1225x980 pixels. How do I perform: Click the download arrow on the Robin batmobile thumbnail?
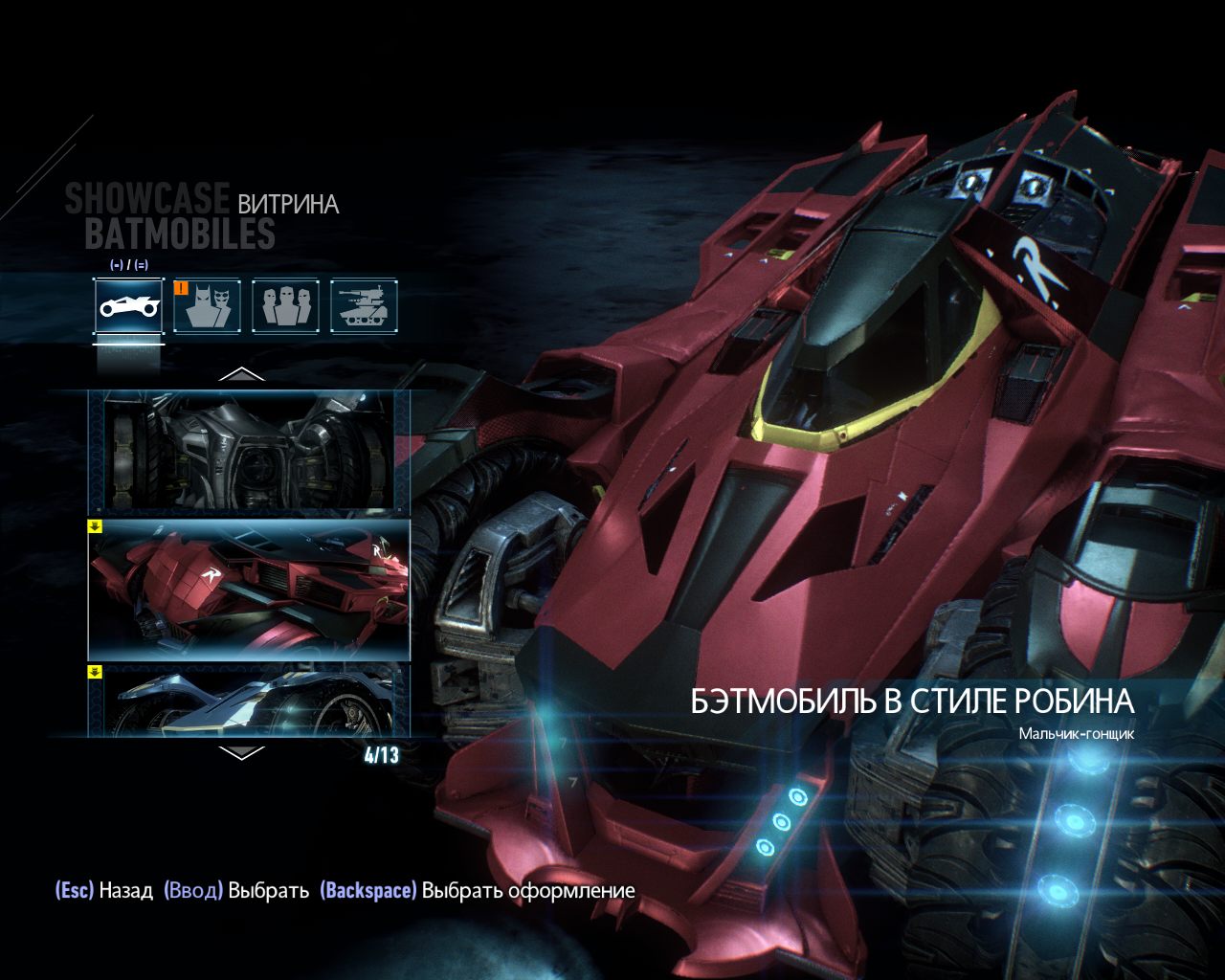click(x=95, y=524)
